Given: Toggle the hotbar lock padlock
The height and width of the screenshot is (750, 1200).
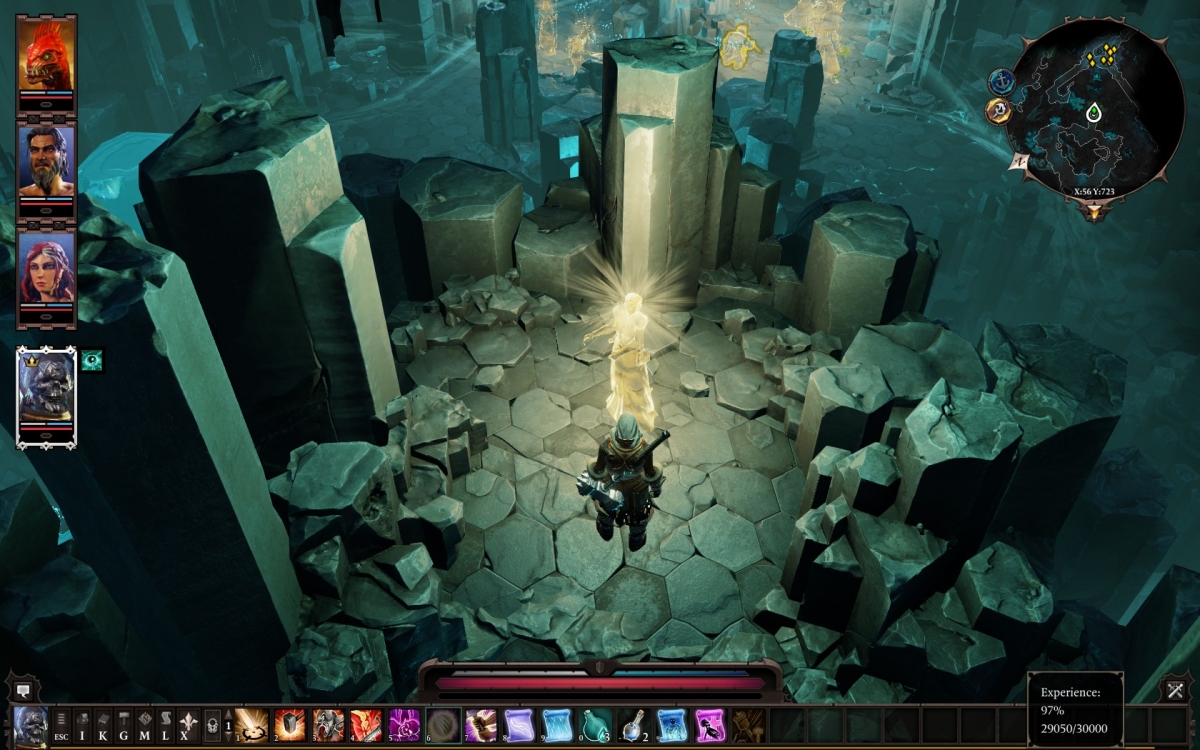Looking at the screenshot, I should coord(212,722).
